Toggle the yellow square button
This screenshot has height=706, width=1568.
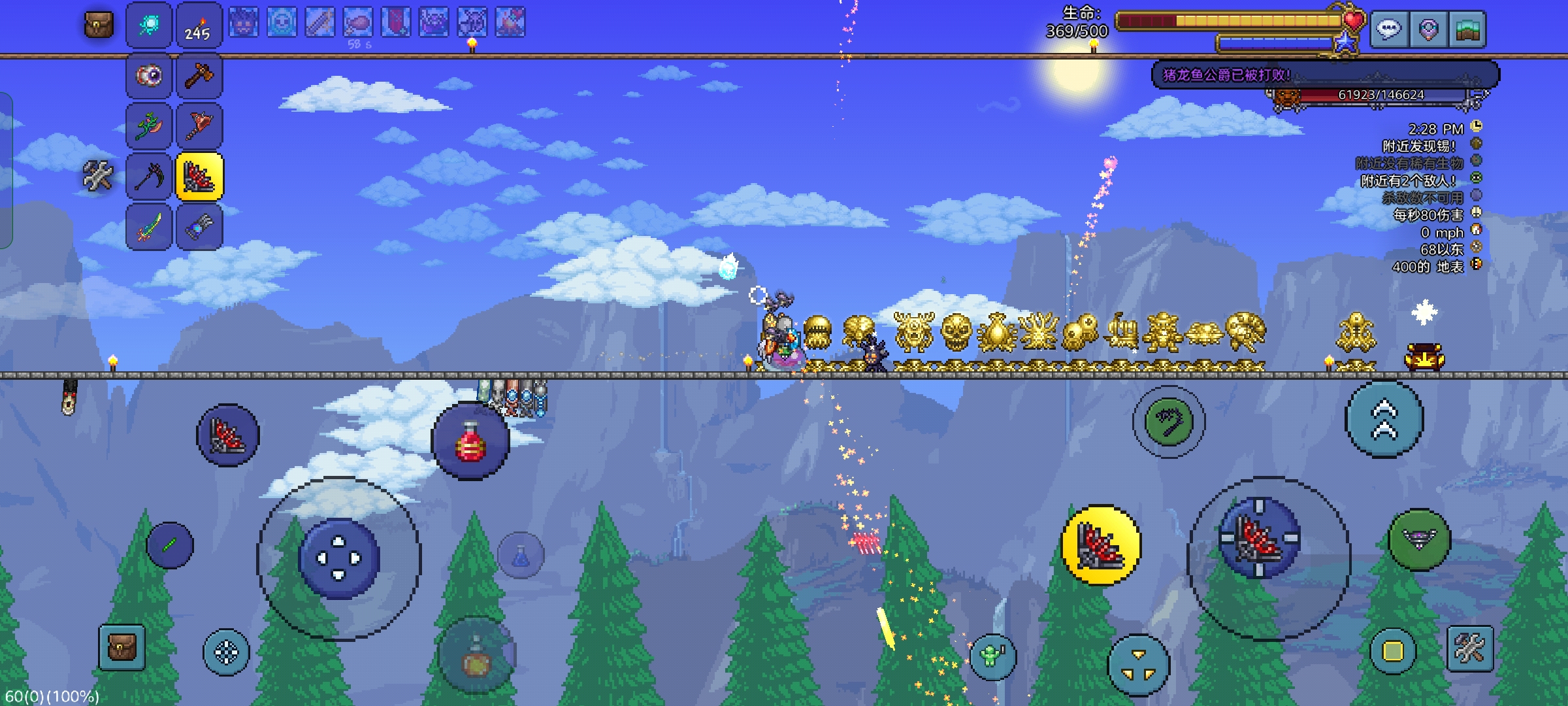(x=1392, y=651)
